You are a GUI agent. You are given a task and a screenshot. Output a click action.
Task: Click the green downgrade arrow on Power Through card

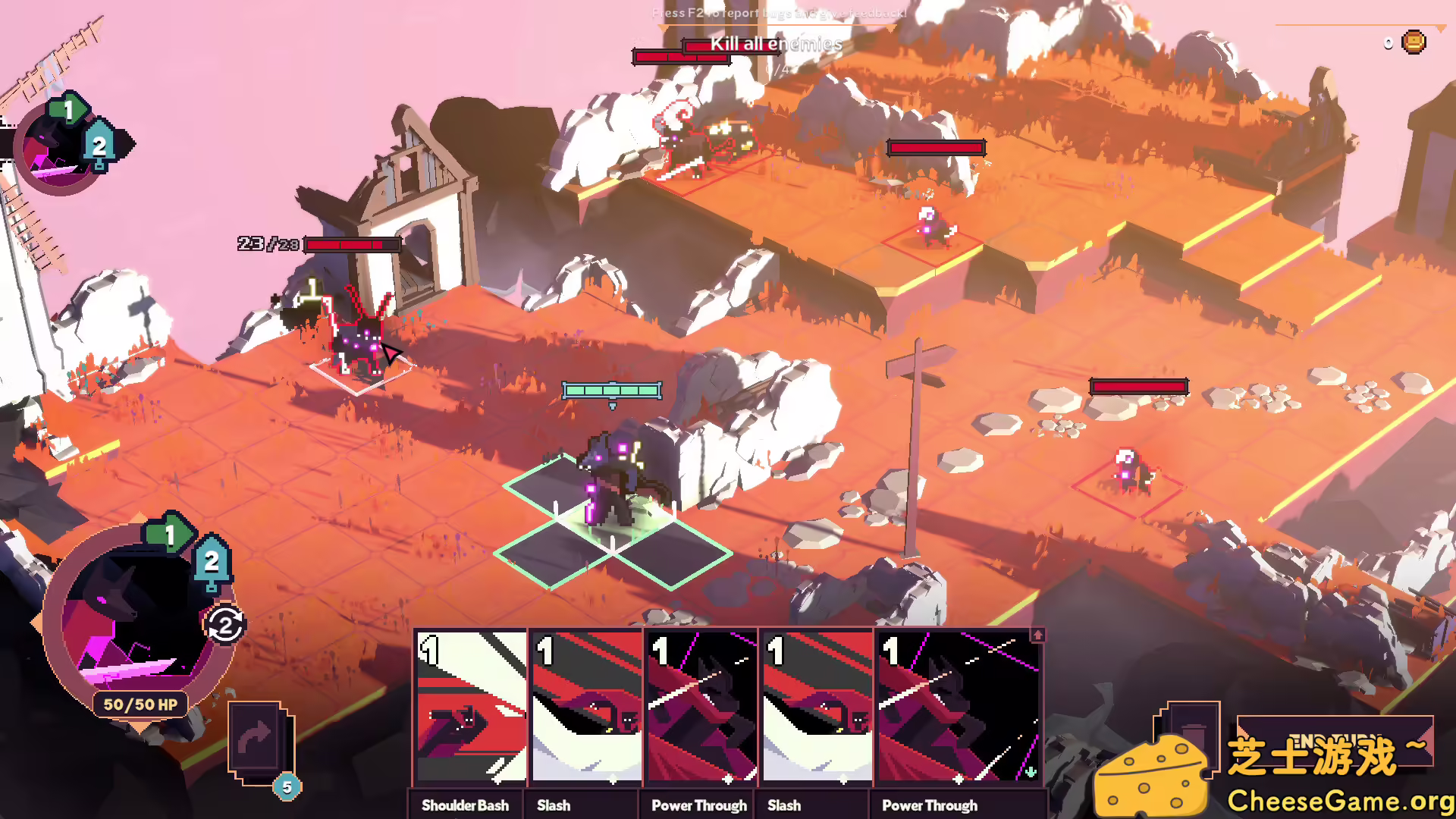point(1031,773)
